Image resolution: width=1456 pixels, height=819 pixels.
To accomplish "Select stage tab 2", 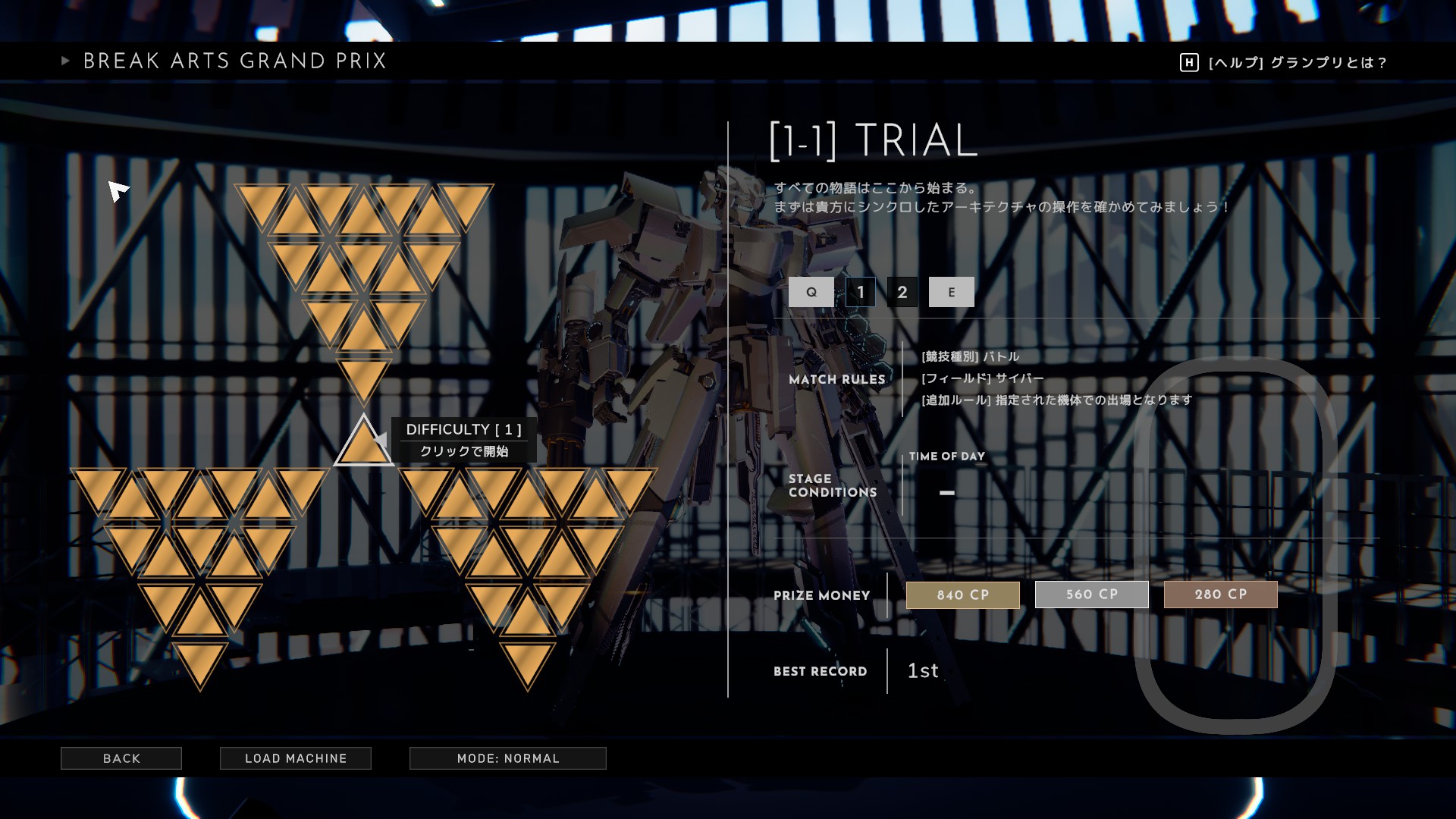I will tap(902, 292).
